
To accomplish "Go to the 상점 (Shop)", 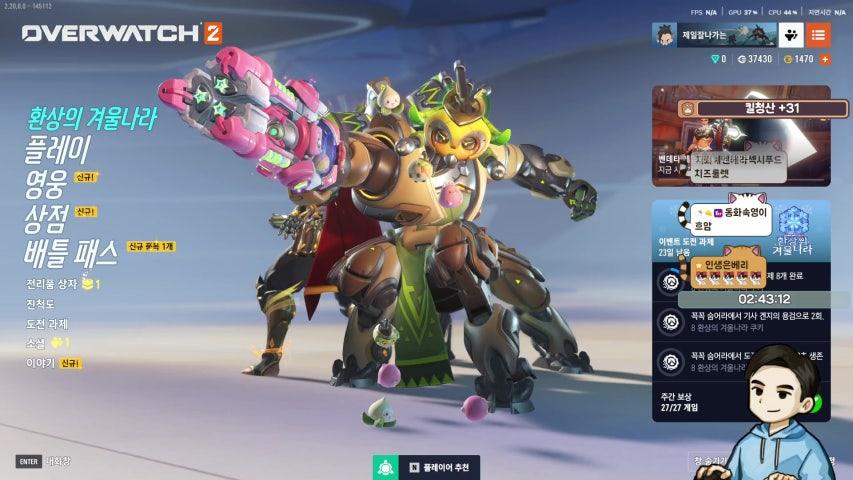I will click(46, 217).
